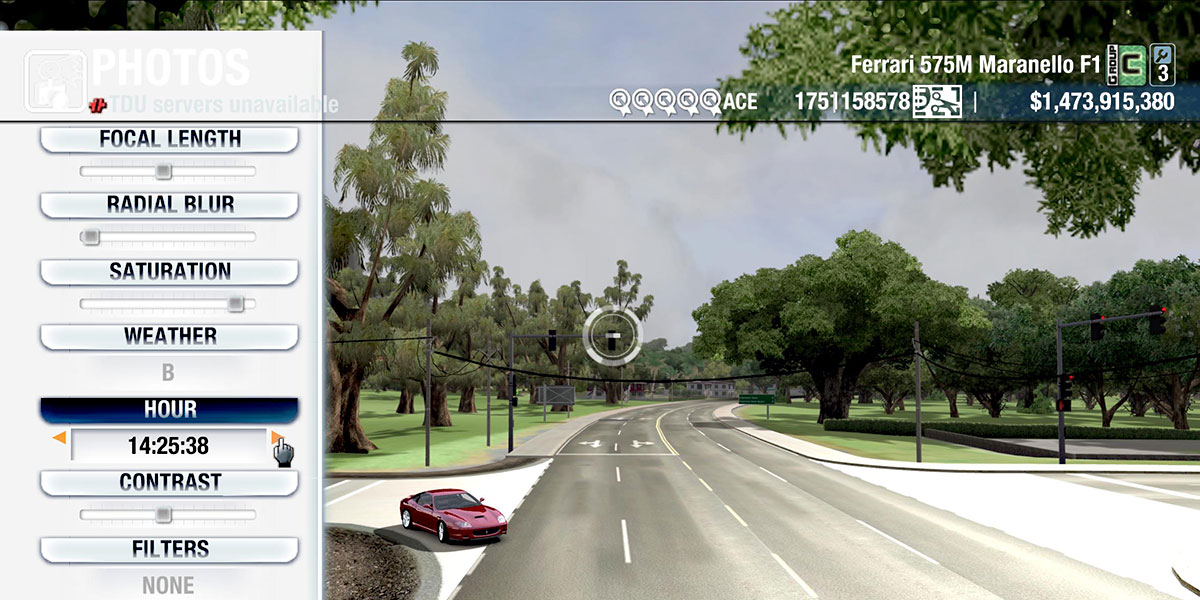The width and height of the screenshot is (1200, 600).
Task: Choose the Saturation setting
Action: point(169,271)
